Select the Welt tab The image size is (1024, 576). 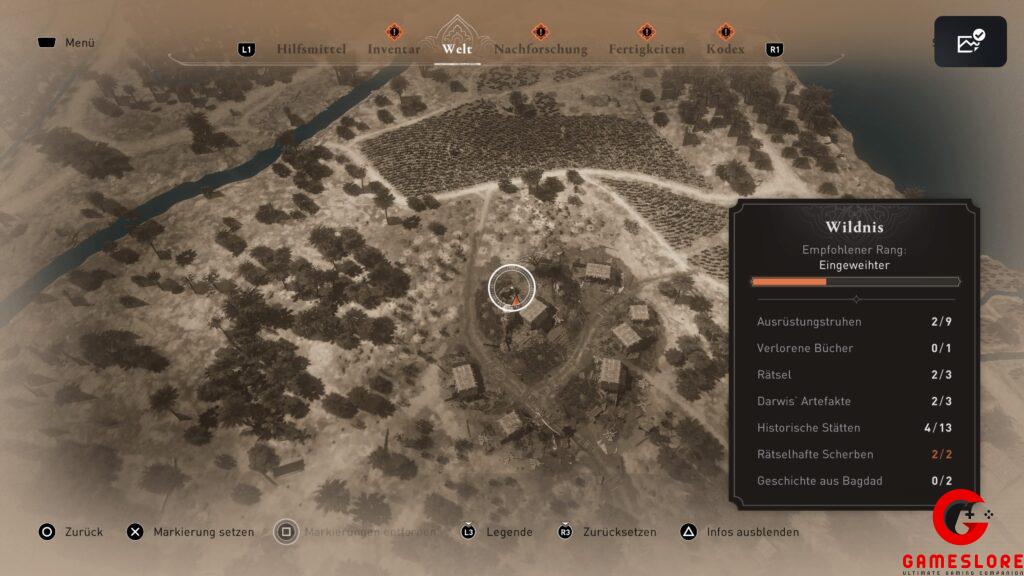[457, 49]
